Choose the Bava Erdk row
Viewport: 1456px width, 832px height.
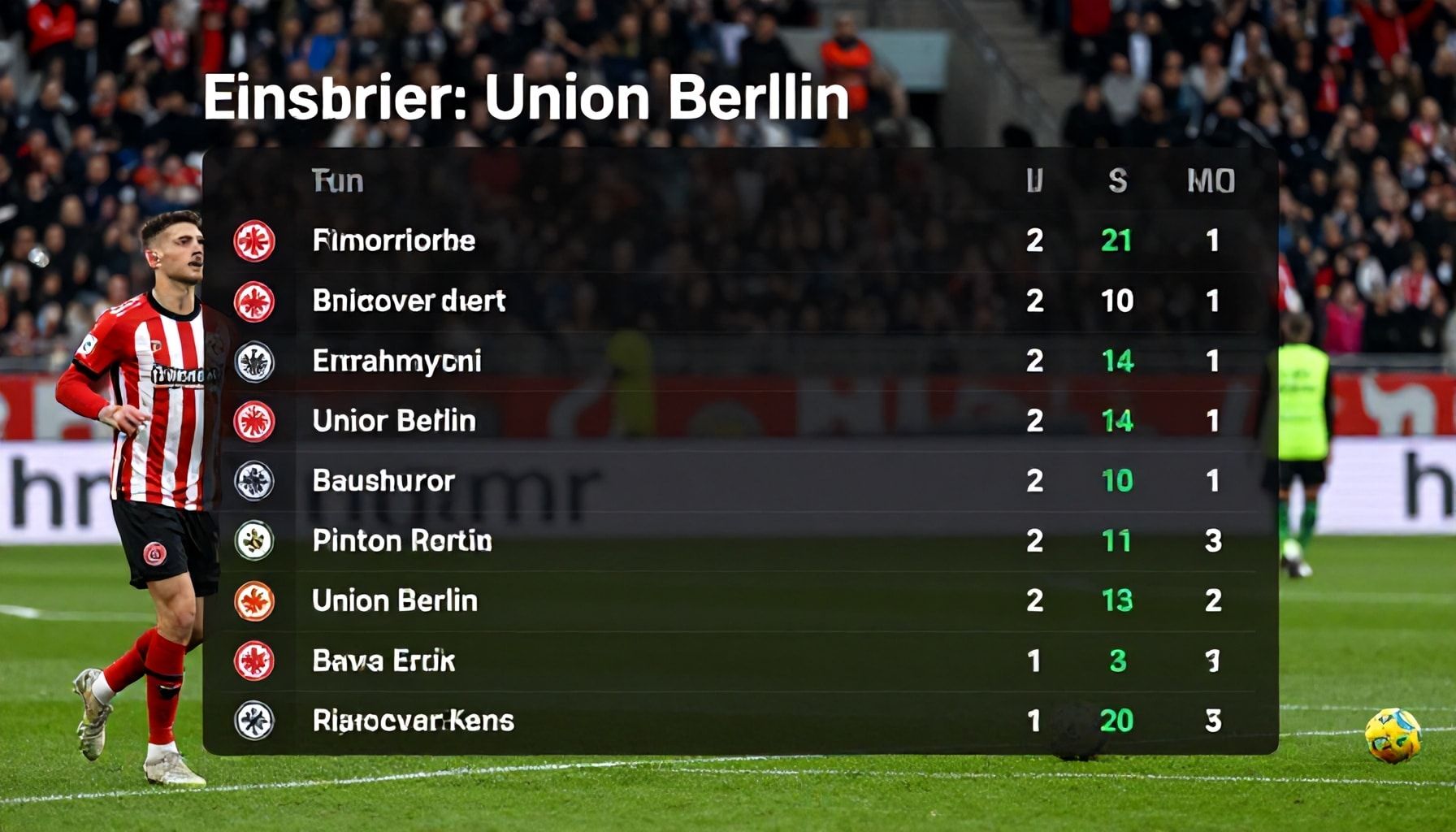coord(383,661)
